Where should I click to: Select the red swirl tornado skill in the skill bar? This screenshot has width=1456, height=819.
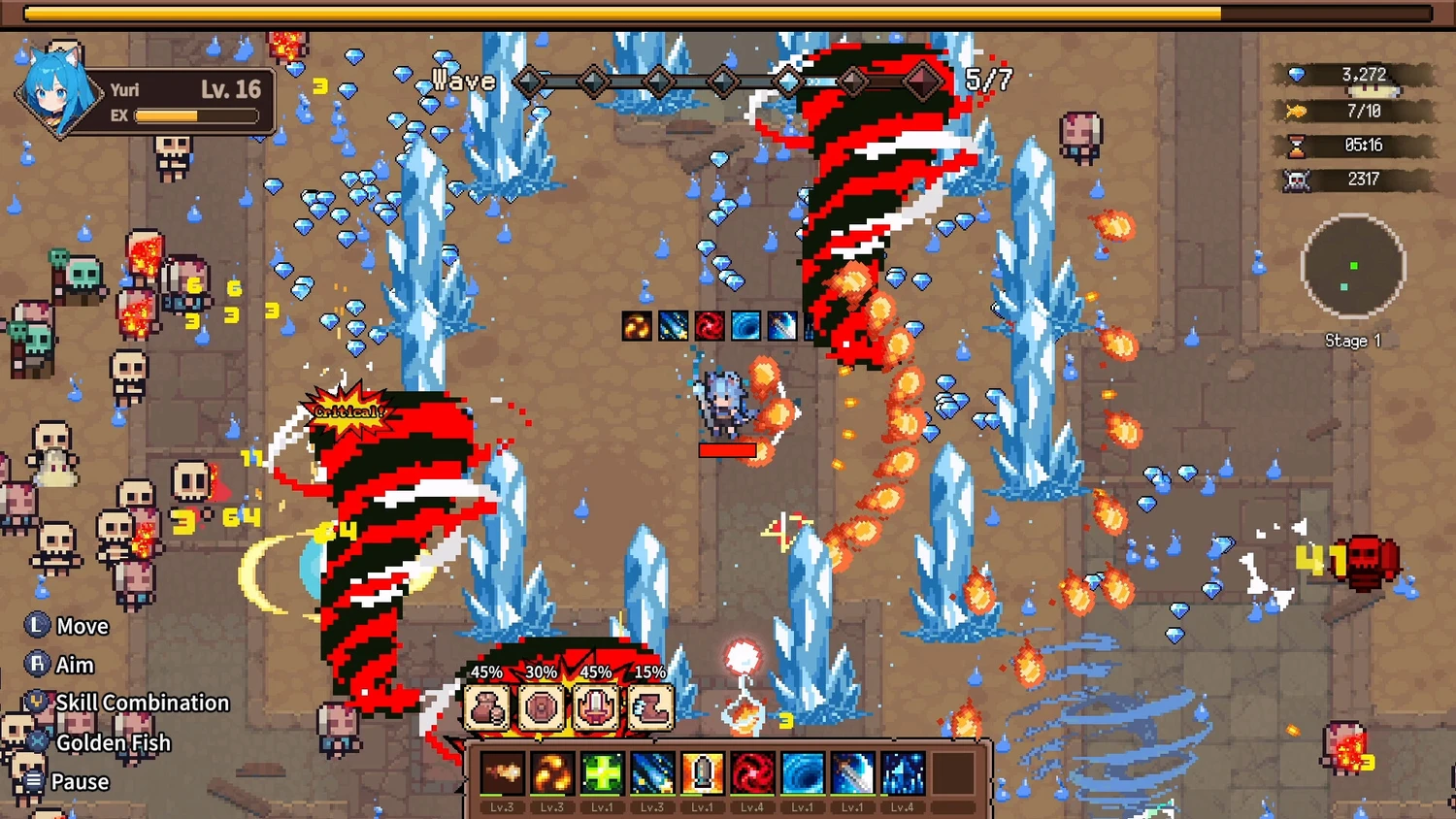(752, 774)
